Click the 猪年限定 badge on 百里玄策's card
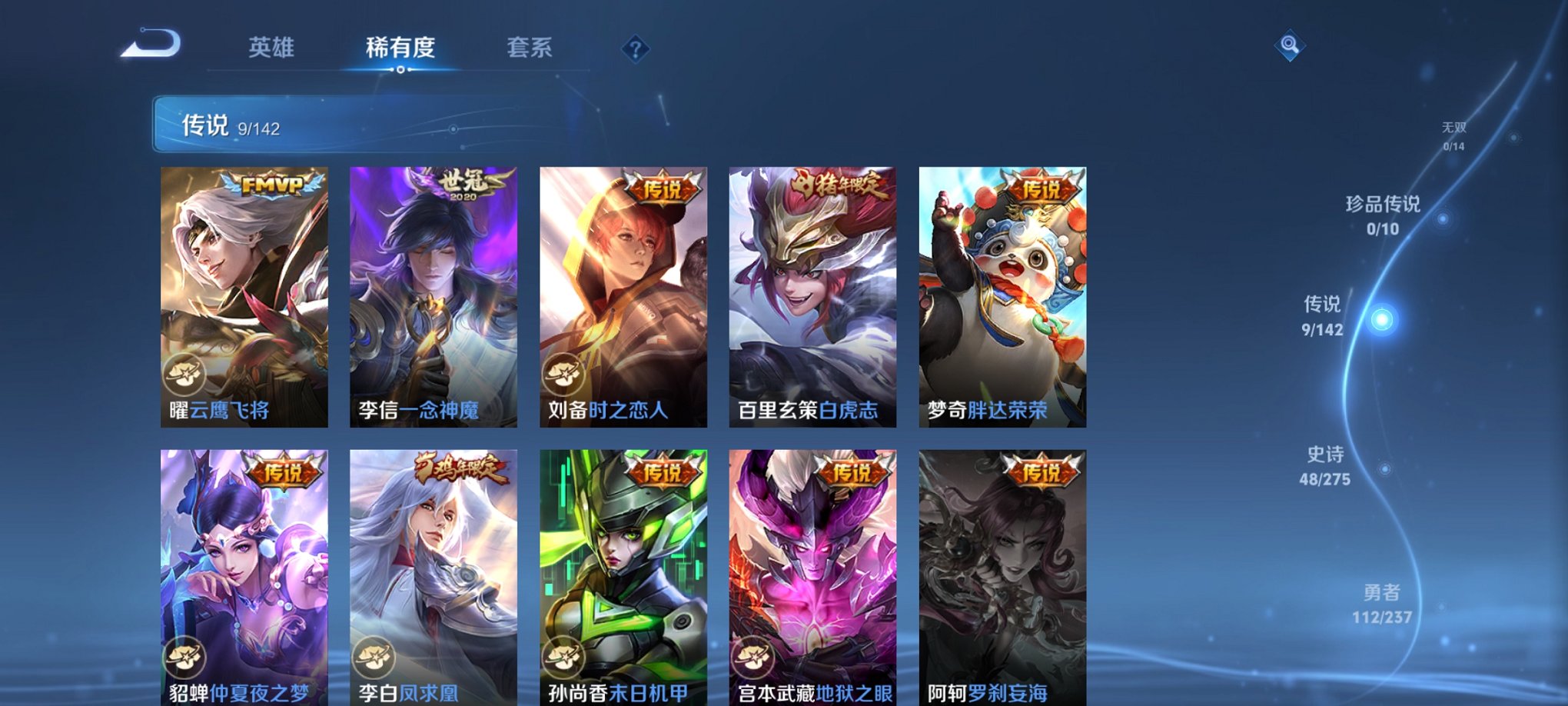Screen dimensions: 1568x706 (837, 185)
